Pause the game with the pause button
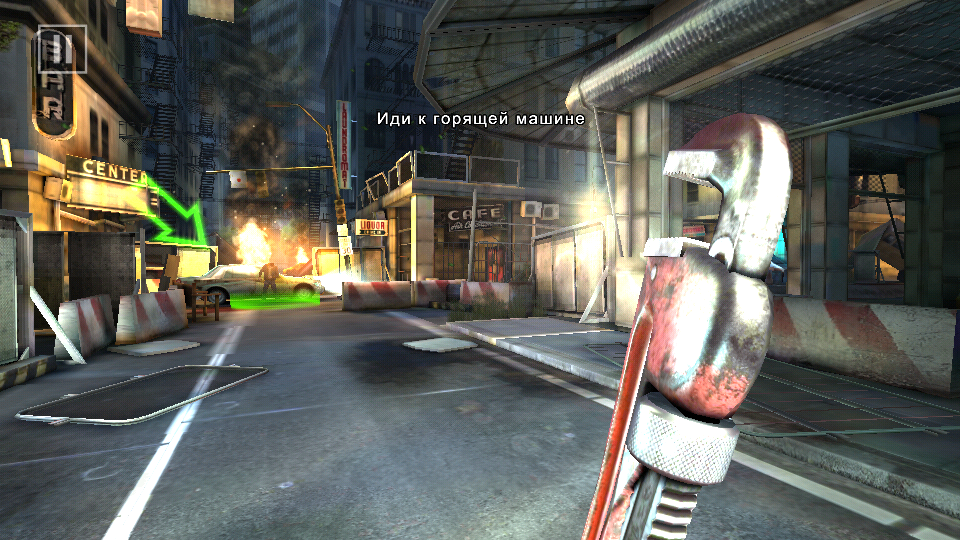This screenshot has height=540, width=960. (x=61, y=48)
